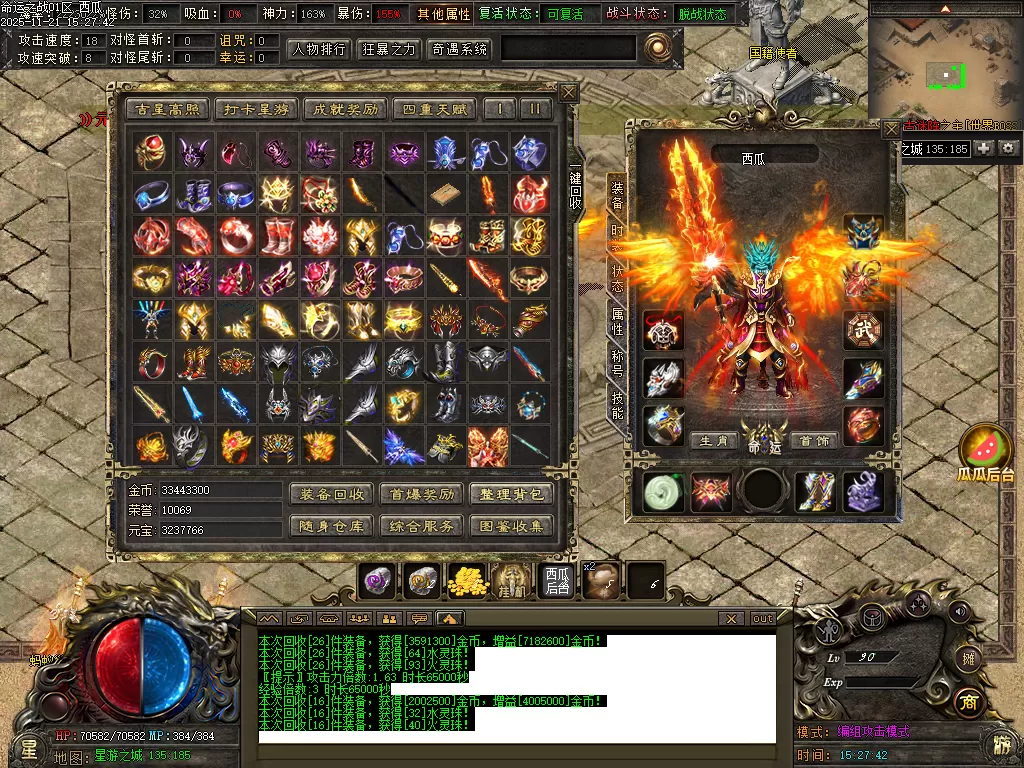This screenshot has width=1024, height=768.
Task: Close the character equipment panel
Action: [891, 129]
